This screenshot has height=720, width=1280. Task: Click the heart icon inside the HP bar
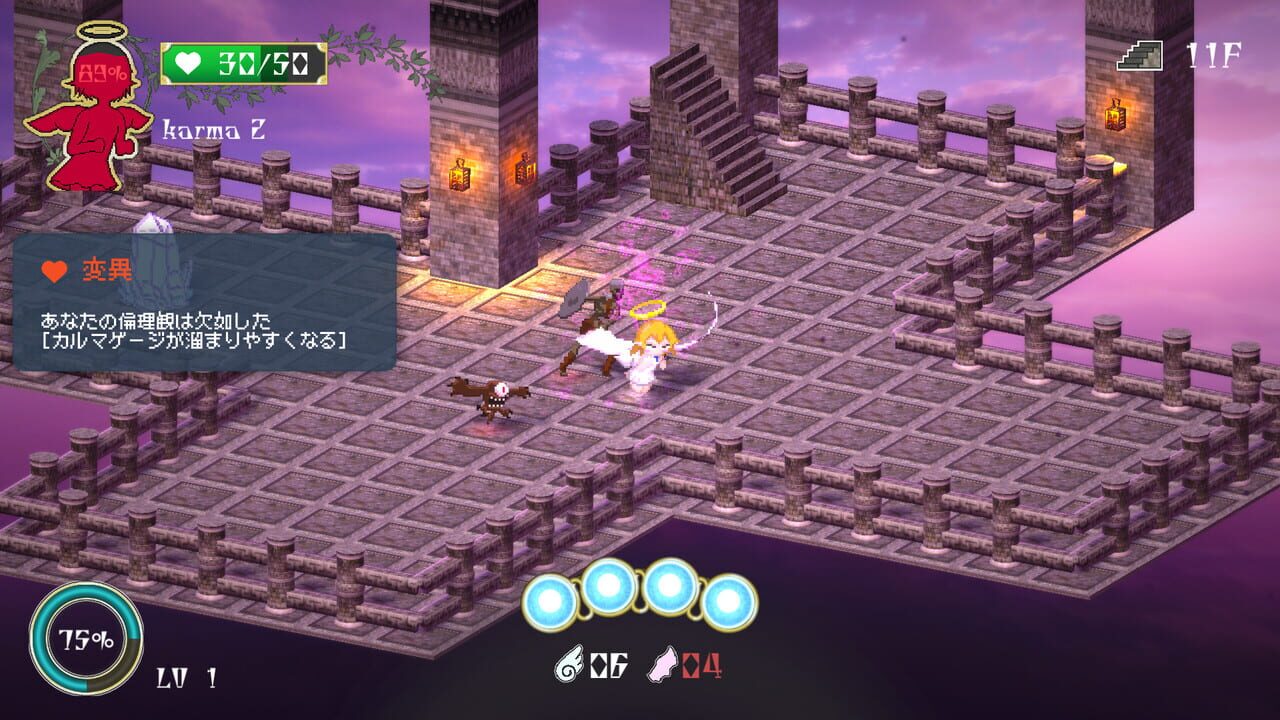[188, 61]
